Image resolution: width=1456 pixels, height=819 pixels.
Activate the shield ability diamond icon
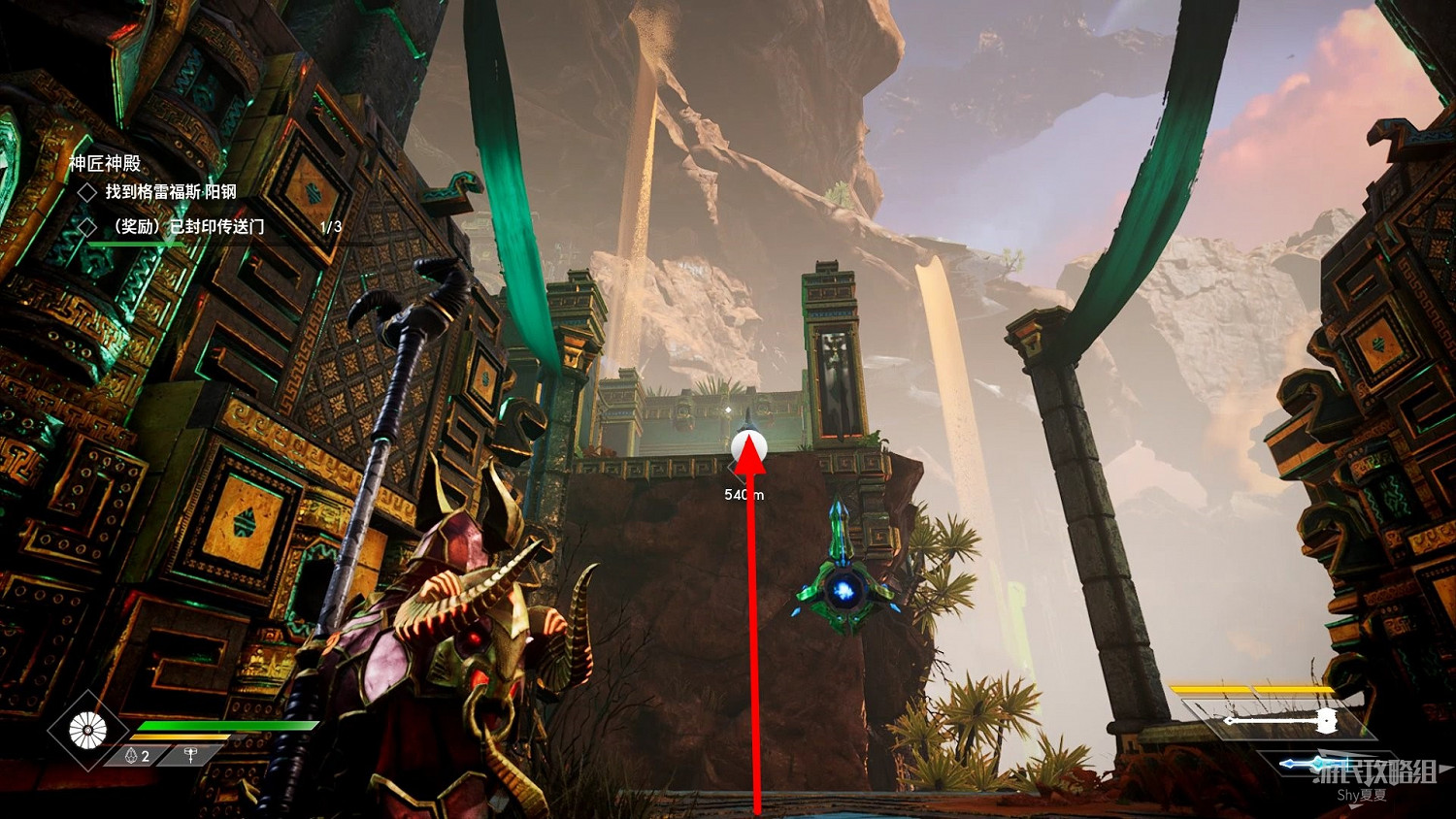87,730
